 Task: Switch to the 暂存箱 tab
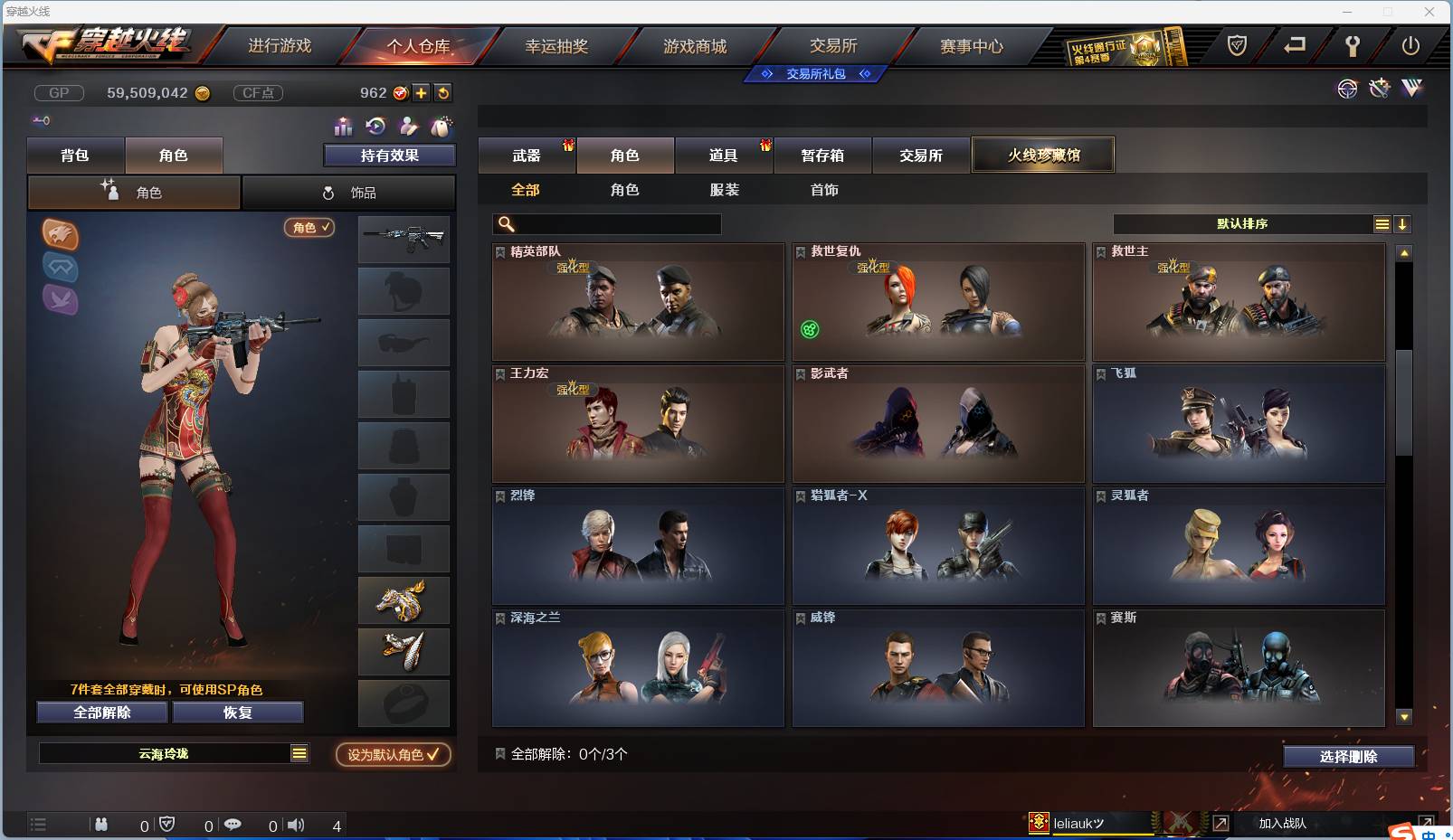(x=822, y=155)
